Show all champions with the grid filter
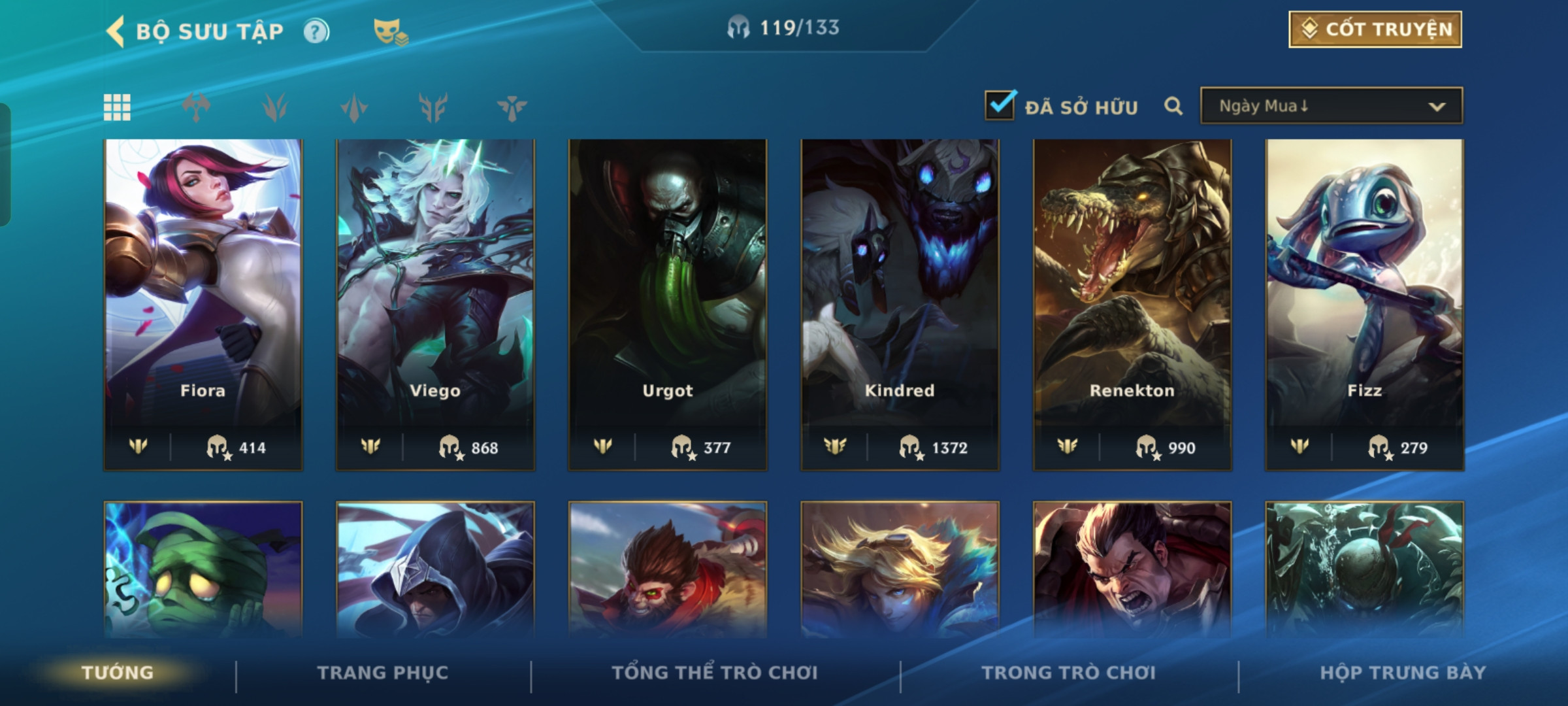The width and height of the screenshot is (1568, 706). pos(117,107)
